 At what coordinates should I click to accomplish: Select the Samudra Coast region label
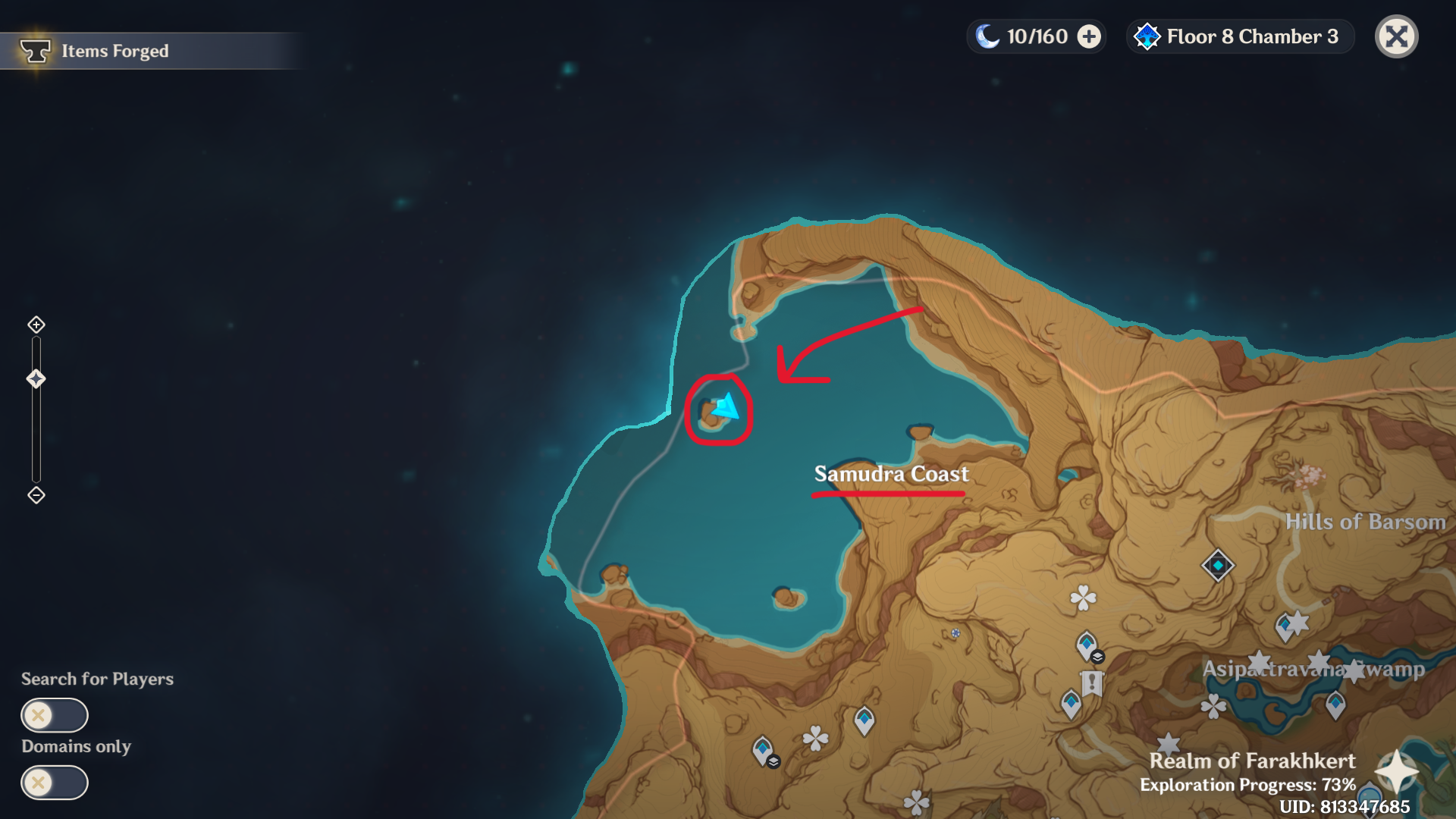pyautogui.click(x=891, y=474)
